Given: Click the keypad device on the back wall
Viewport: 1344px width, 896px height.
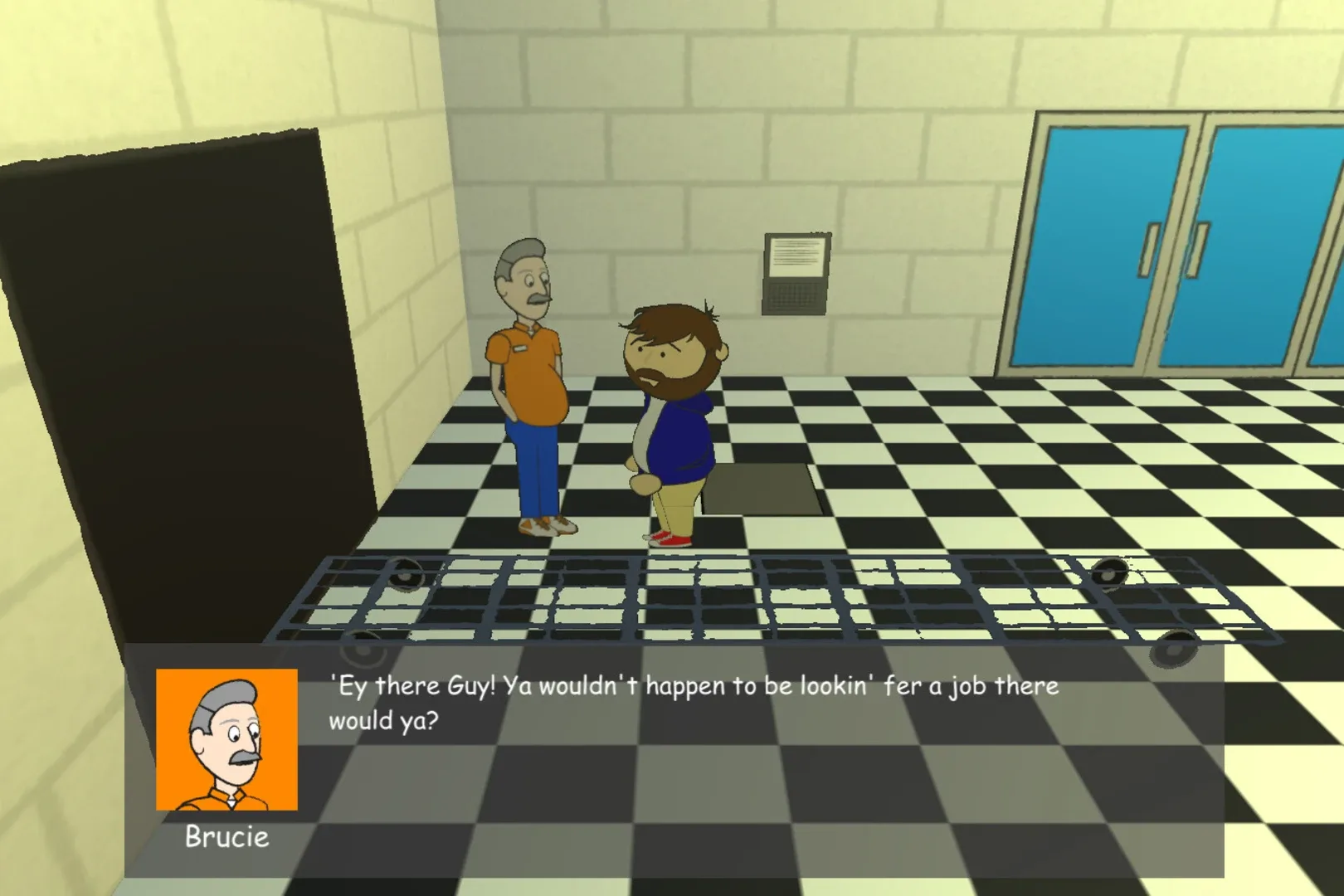Looking at the screenshot, I should 794,290.
